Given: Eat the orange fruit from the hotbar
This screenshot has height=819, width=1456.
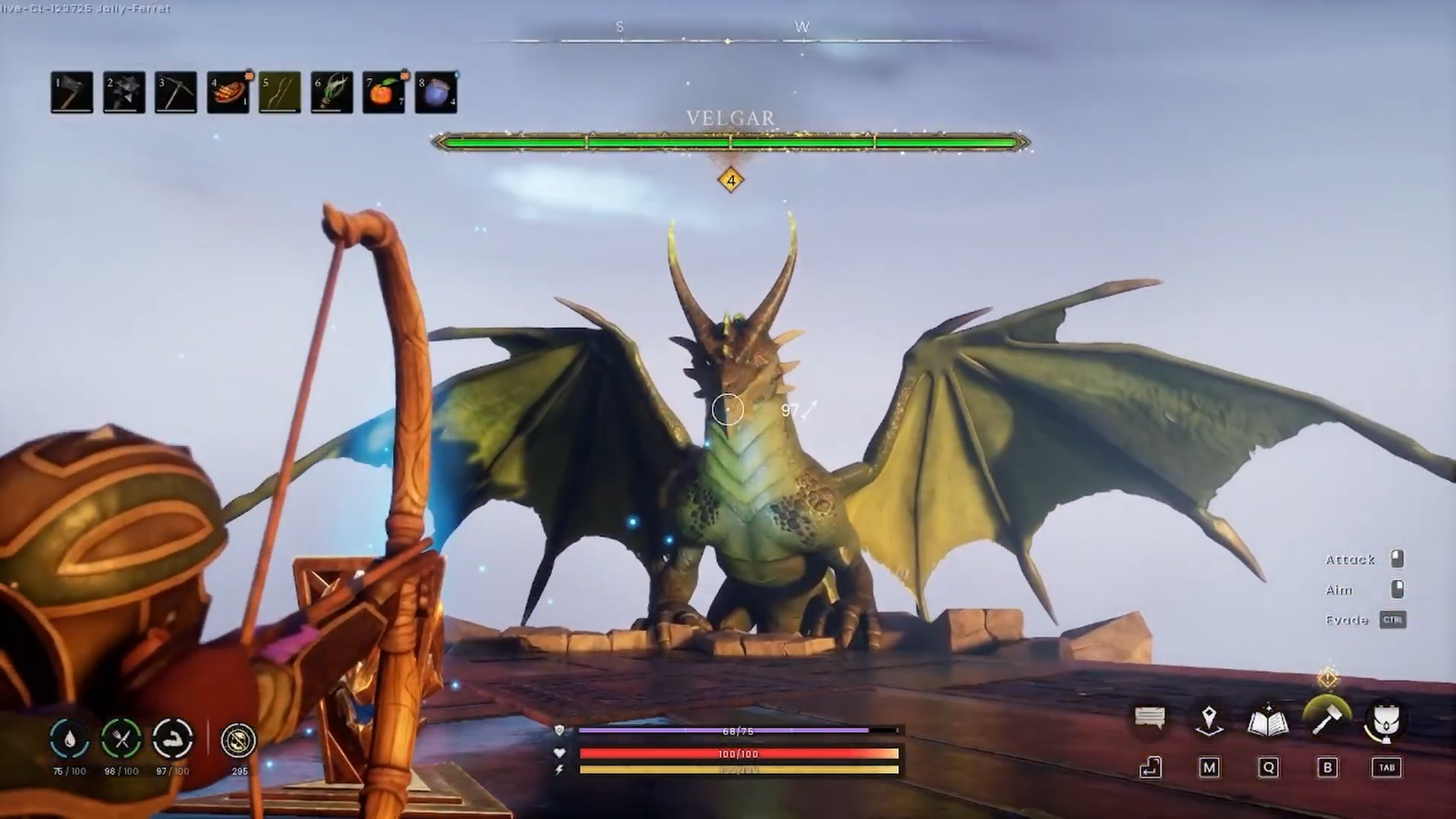Looking at the screenshot, I should (x=384, y=93).
